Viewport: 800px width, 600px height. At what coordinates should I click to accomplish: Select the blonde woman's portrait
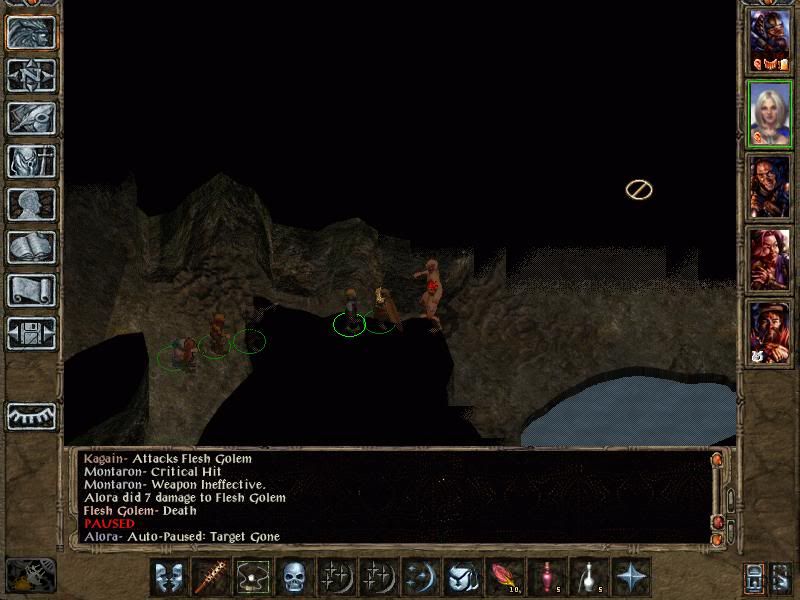pyautogui.click(x=770, y=115)
